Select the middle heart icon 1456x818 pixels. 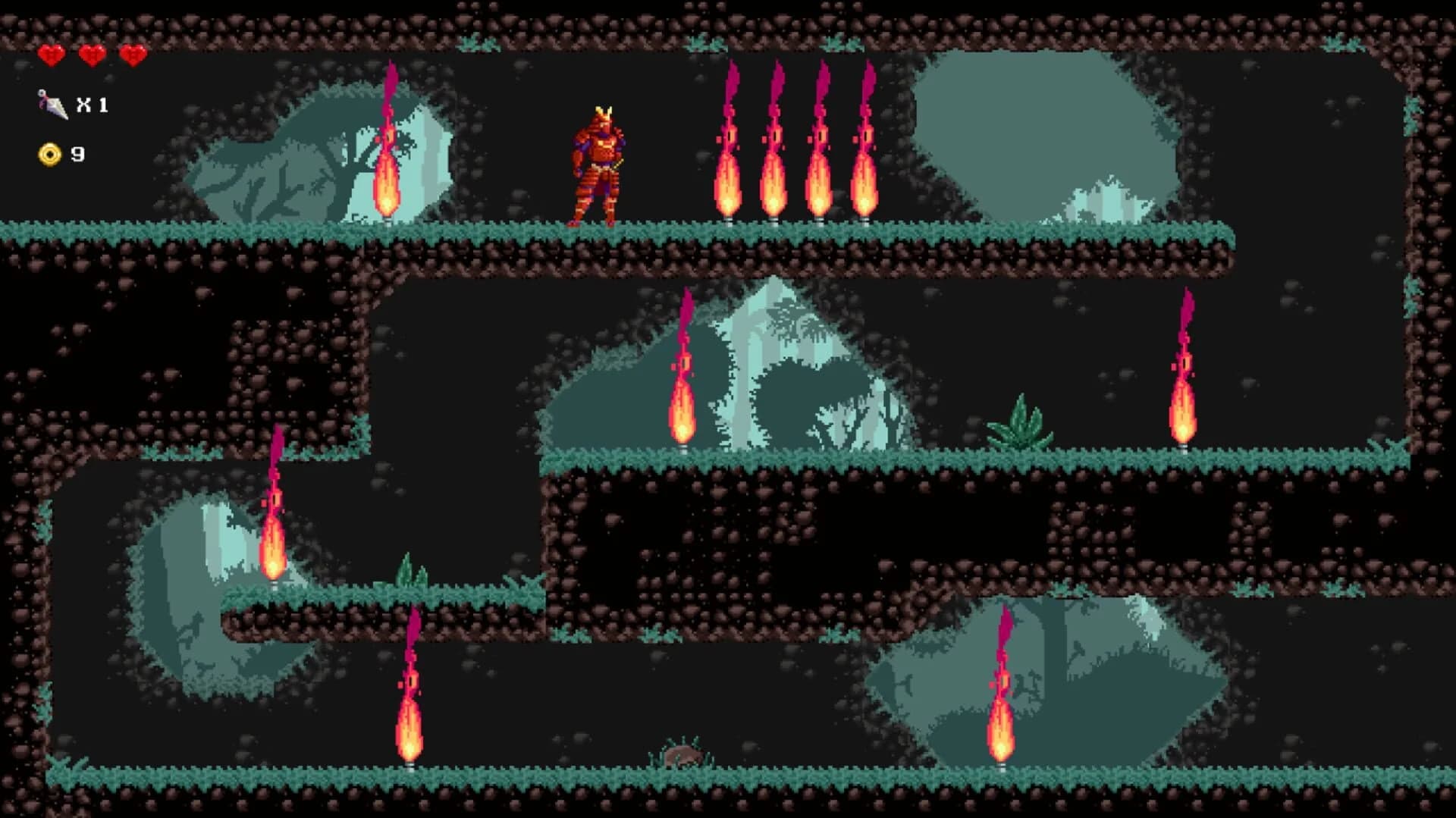click(91, 55)
